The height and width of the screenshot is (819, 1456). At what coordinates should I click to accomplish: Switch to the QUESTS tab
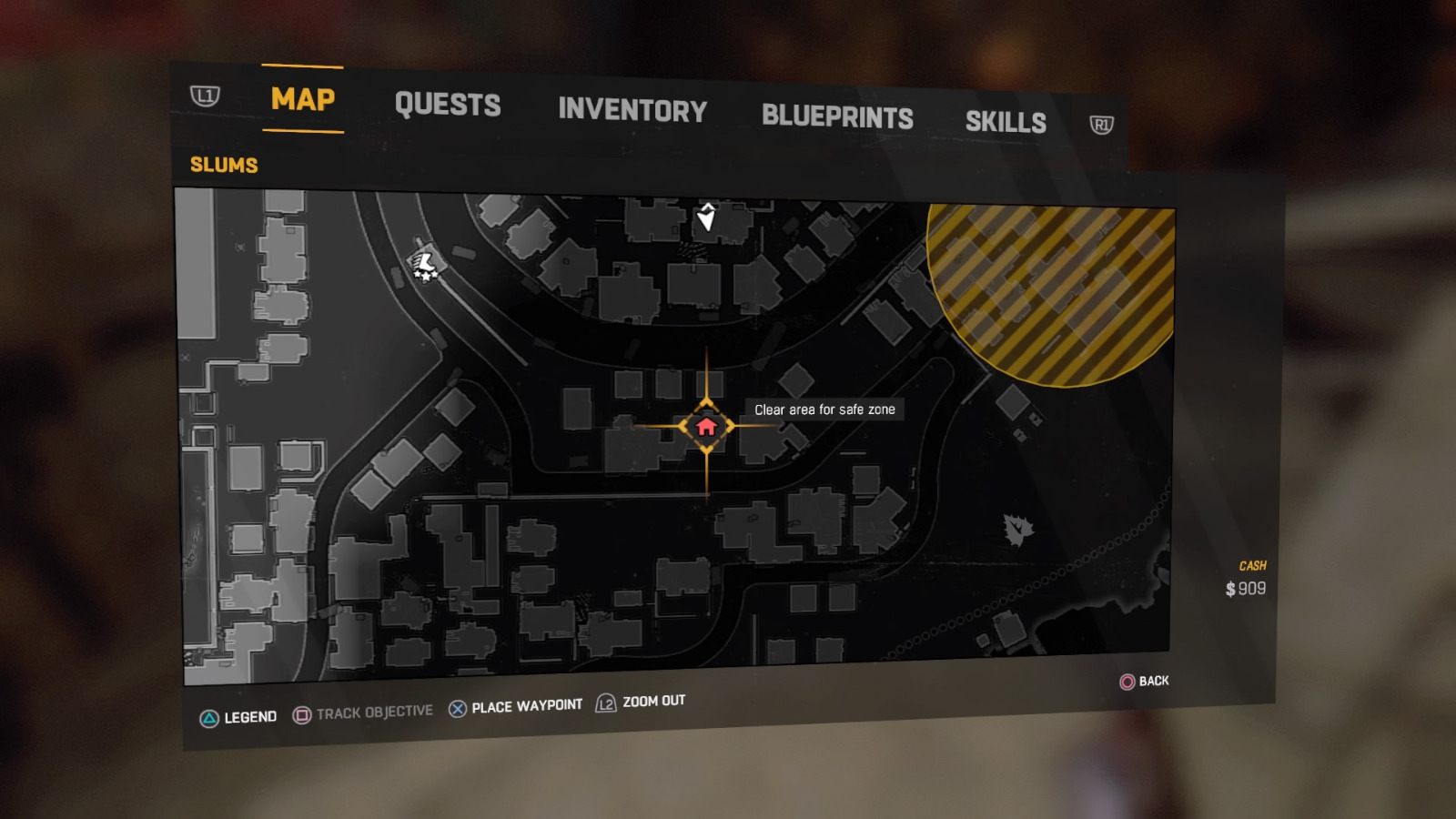[x=448, y=105]
